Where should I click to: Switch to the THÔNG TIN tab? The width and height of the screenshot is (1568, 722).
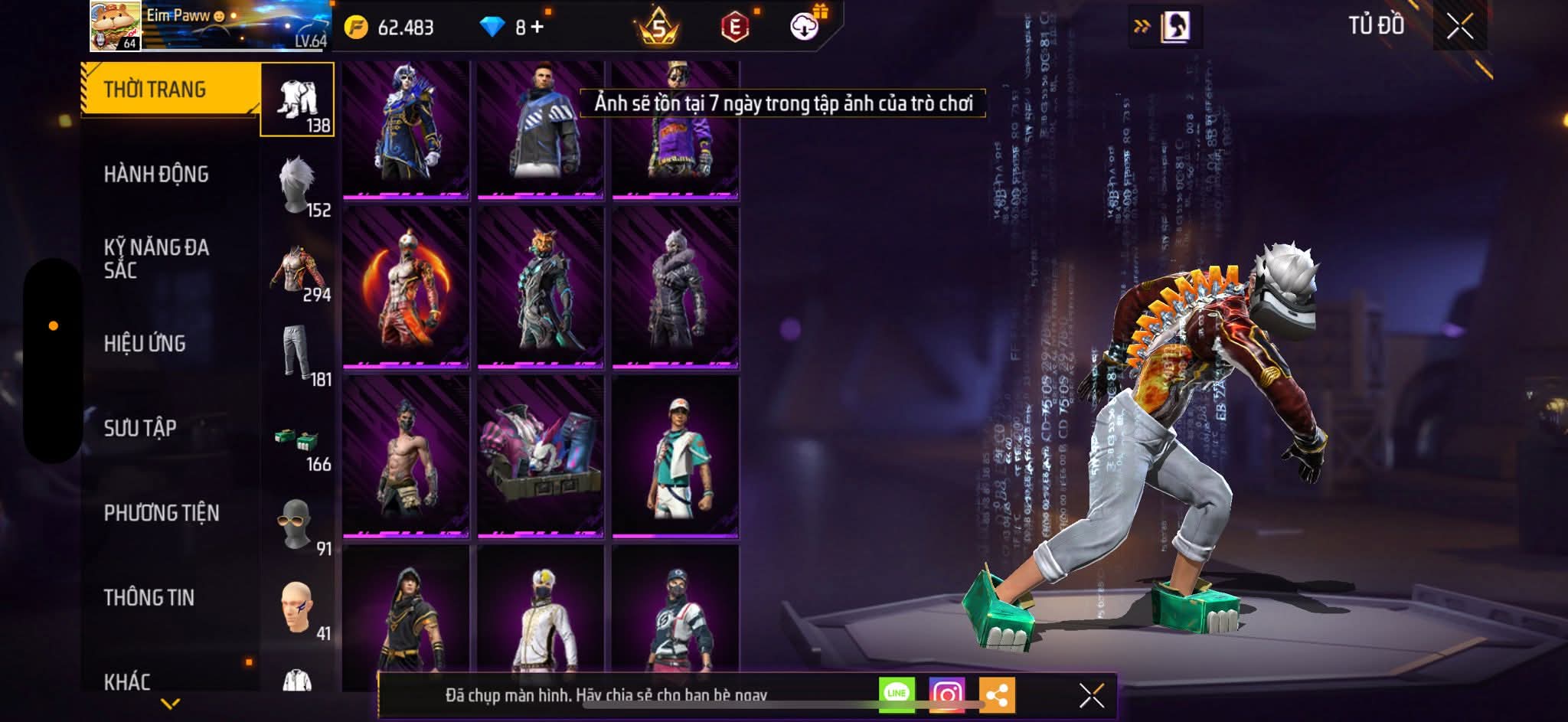149,597
